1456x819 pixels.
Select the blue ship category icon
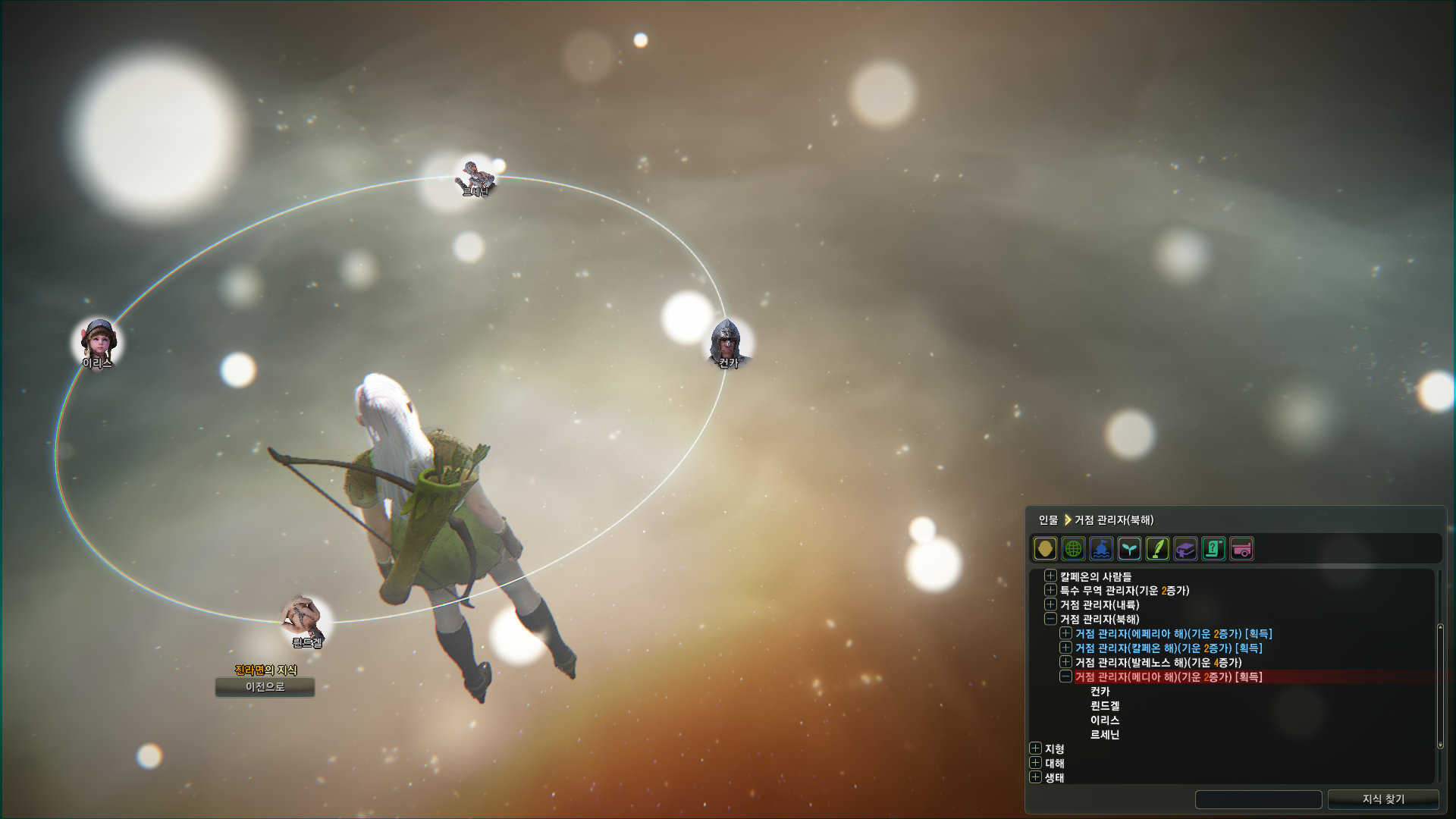1101,548
